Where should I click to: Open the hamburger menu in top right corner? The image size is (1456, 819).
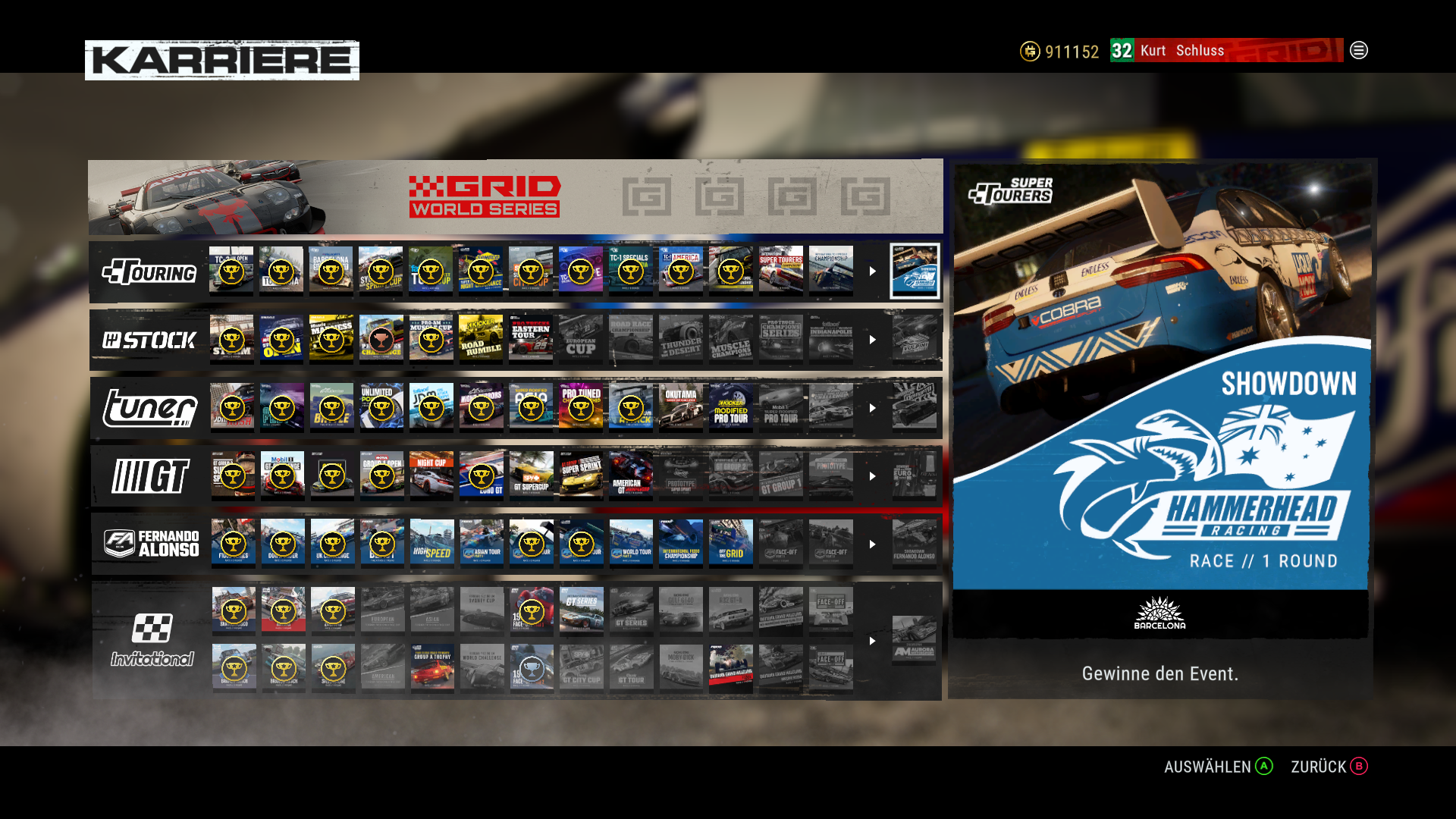point(1359,51)
